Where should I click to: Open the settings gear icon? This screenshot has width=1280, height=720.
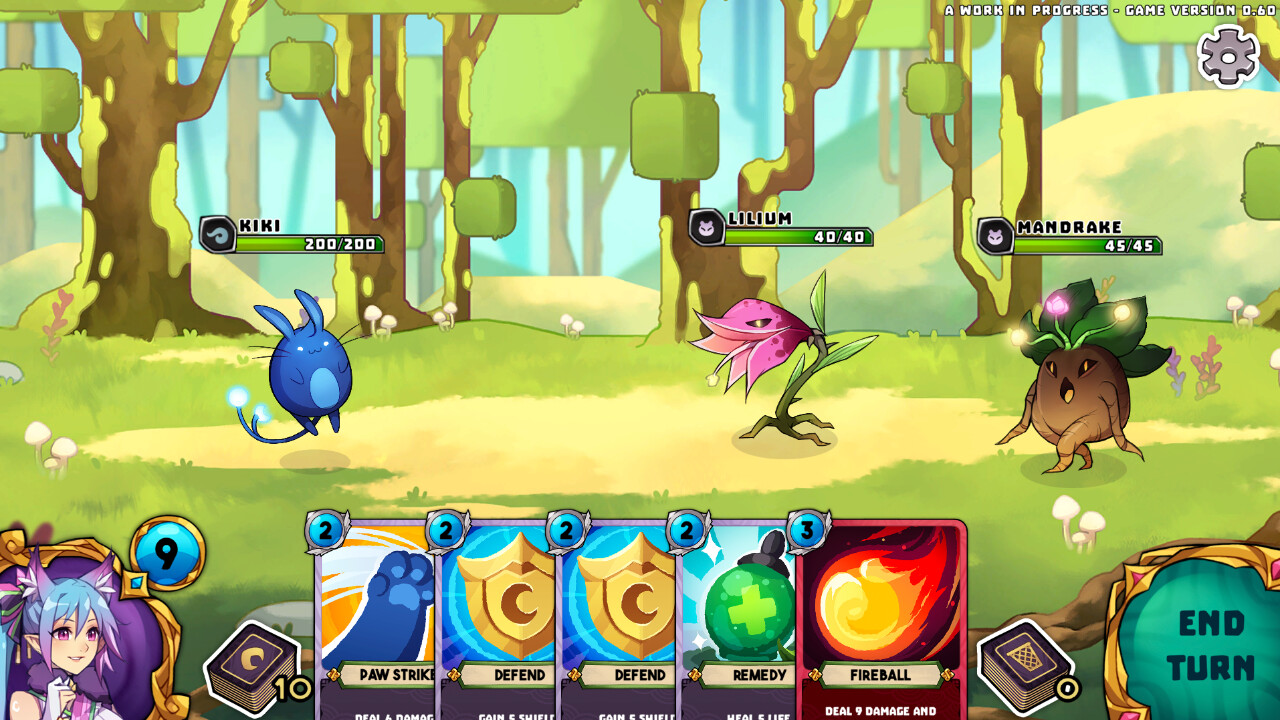click(1227, 55)
